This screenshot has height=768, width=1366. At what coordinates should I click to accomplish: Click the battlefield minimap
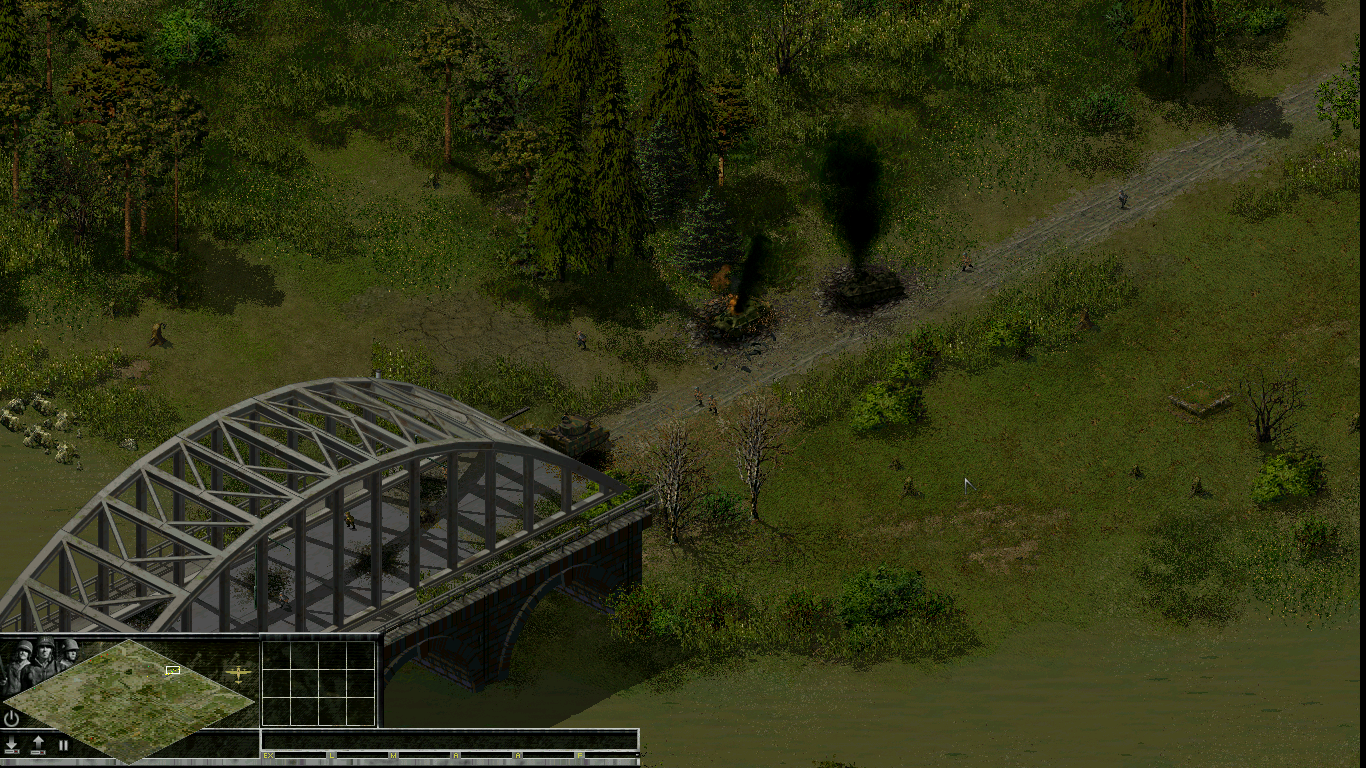pyautogui.click(x=128, y=700)
